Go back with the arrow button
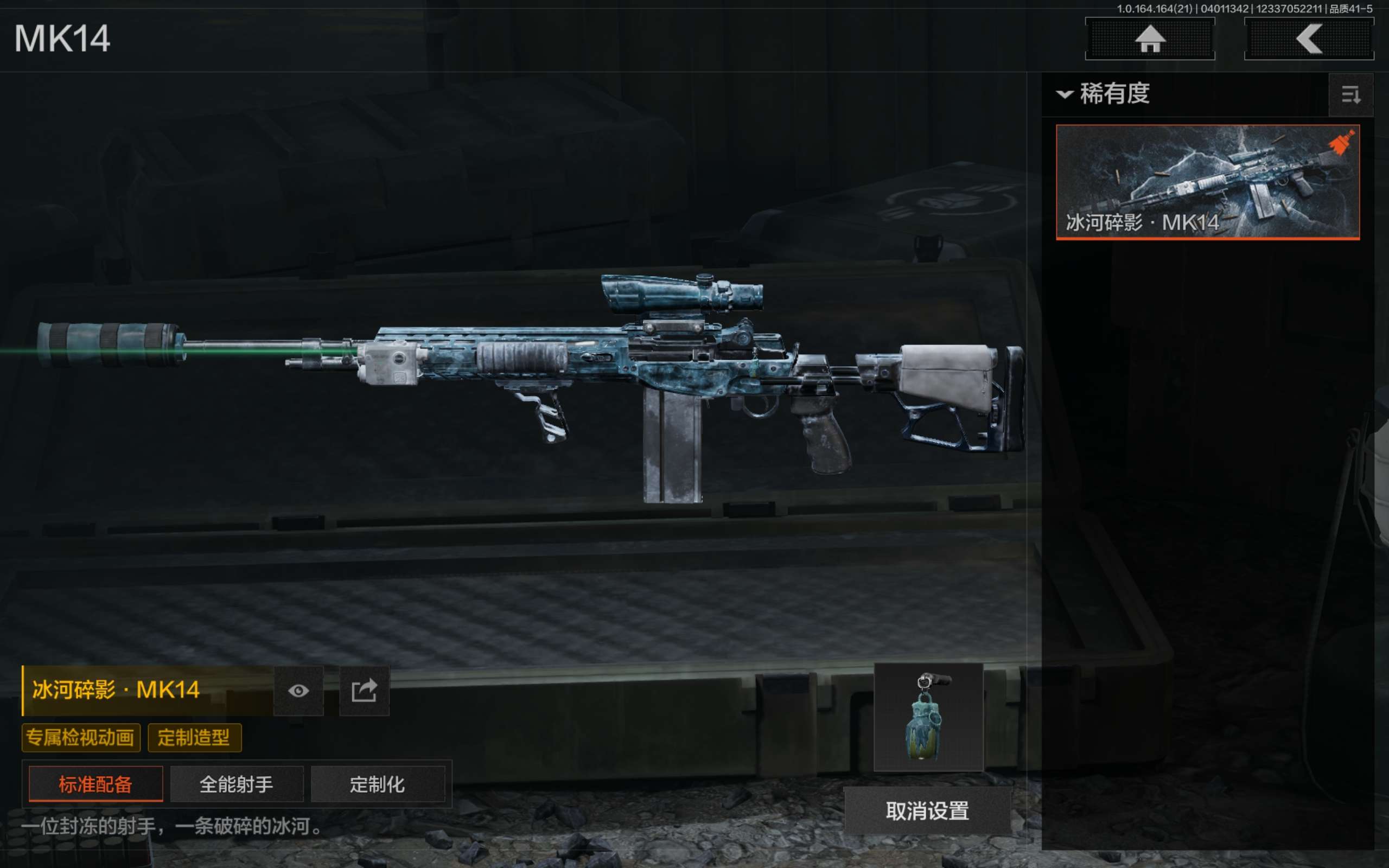1389x868 pixels. pos(1309,39)
